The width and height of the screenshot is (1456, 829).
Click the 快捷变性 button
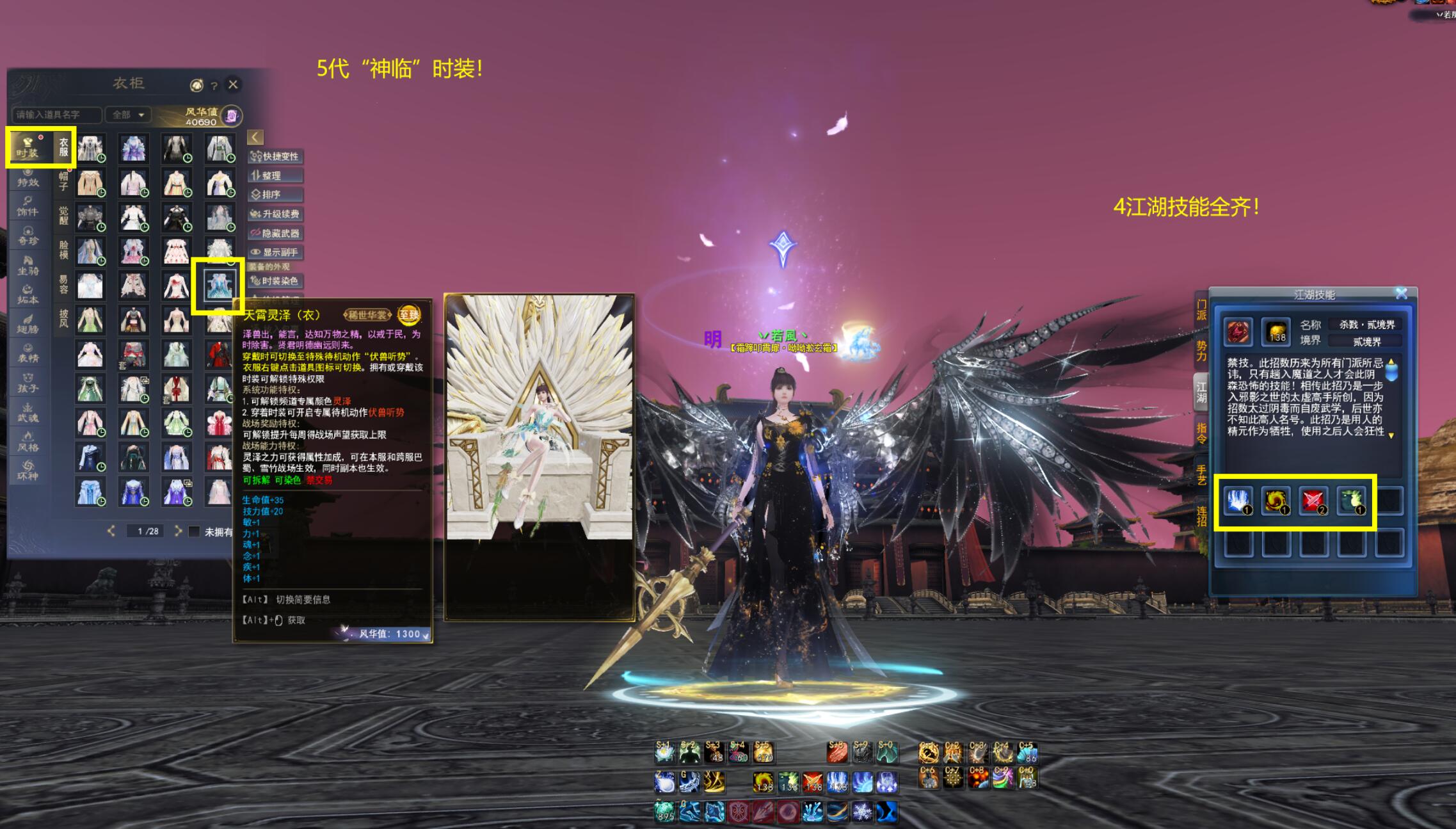[275, 156]
